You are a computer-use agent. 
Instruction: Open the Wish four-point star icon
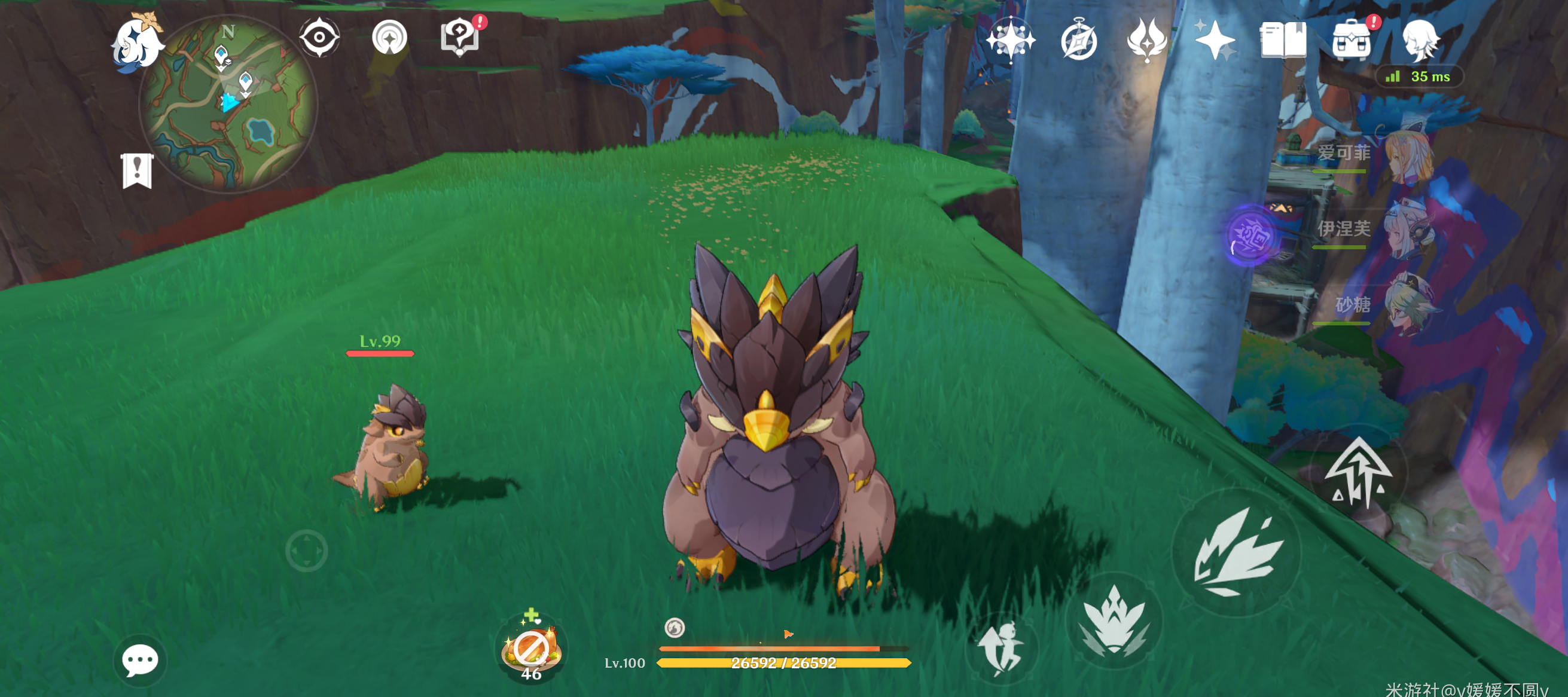click(1215, 40)
